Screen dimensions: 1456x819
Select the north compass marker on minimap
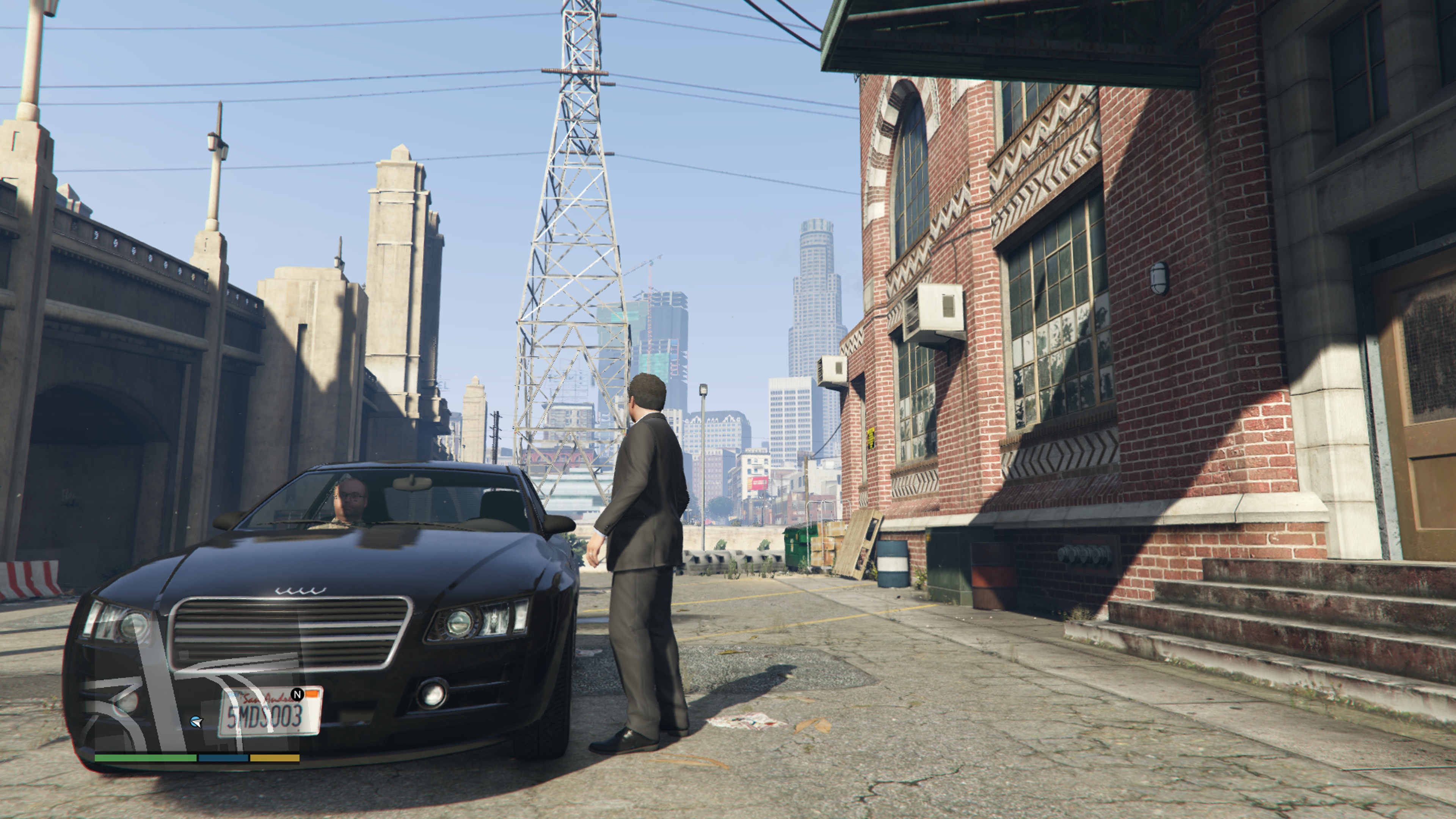click(297, 693)
